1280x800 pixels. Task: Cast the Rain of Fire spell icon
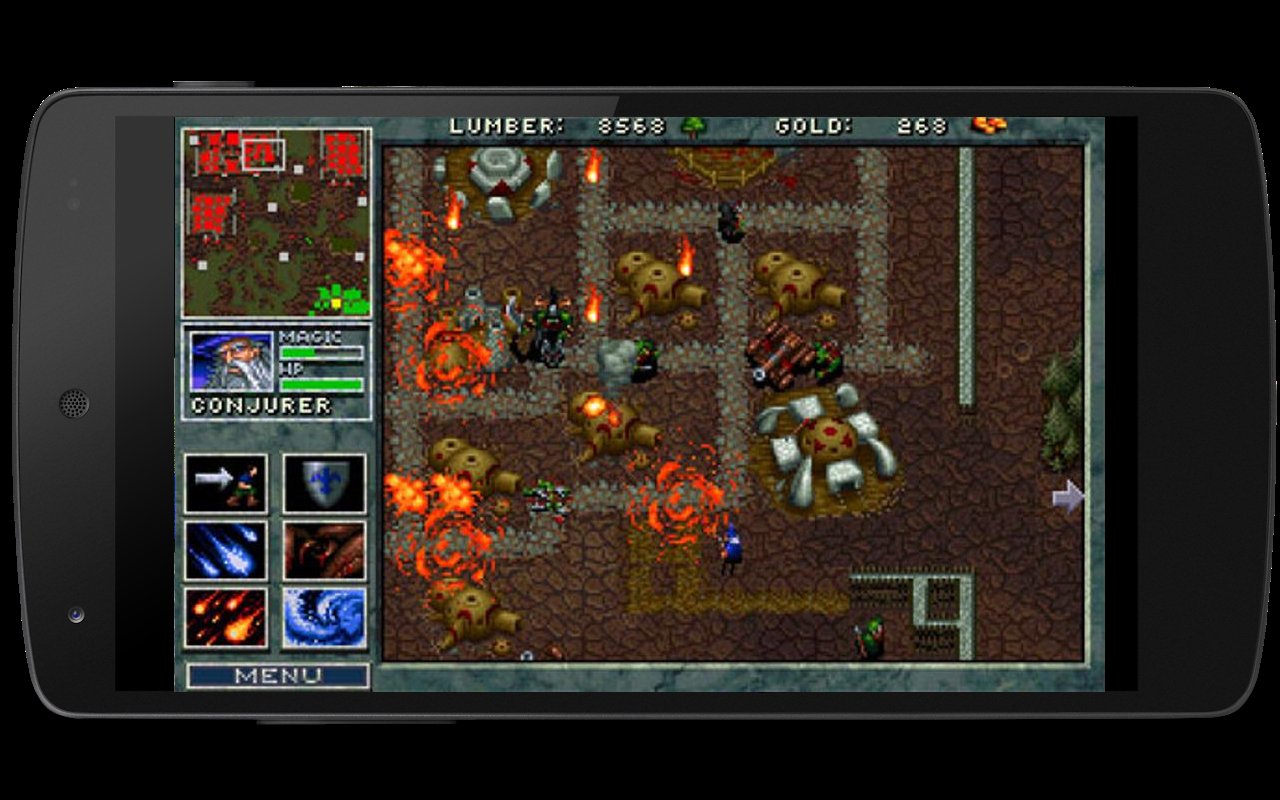[x=223, y=616]
